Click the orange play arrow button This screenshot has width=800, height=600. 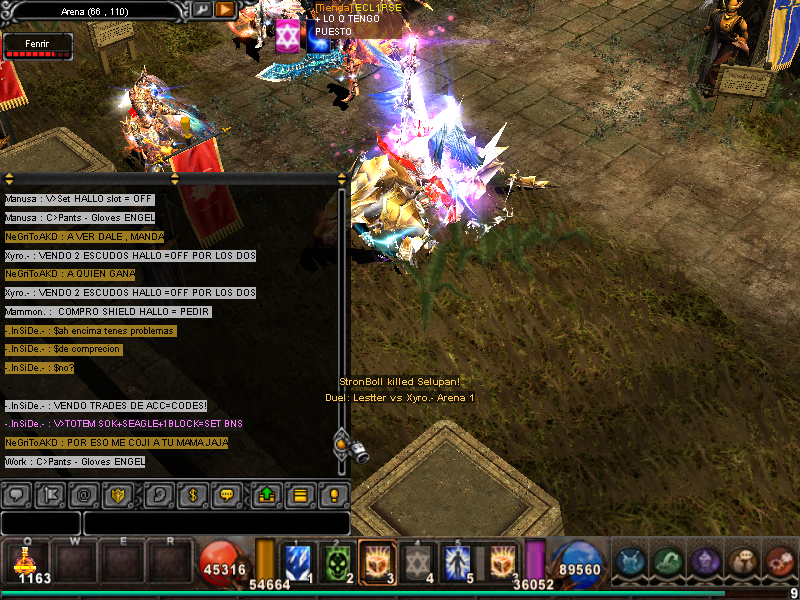click(225, 9)
